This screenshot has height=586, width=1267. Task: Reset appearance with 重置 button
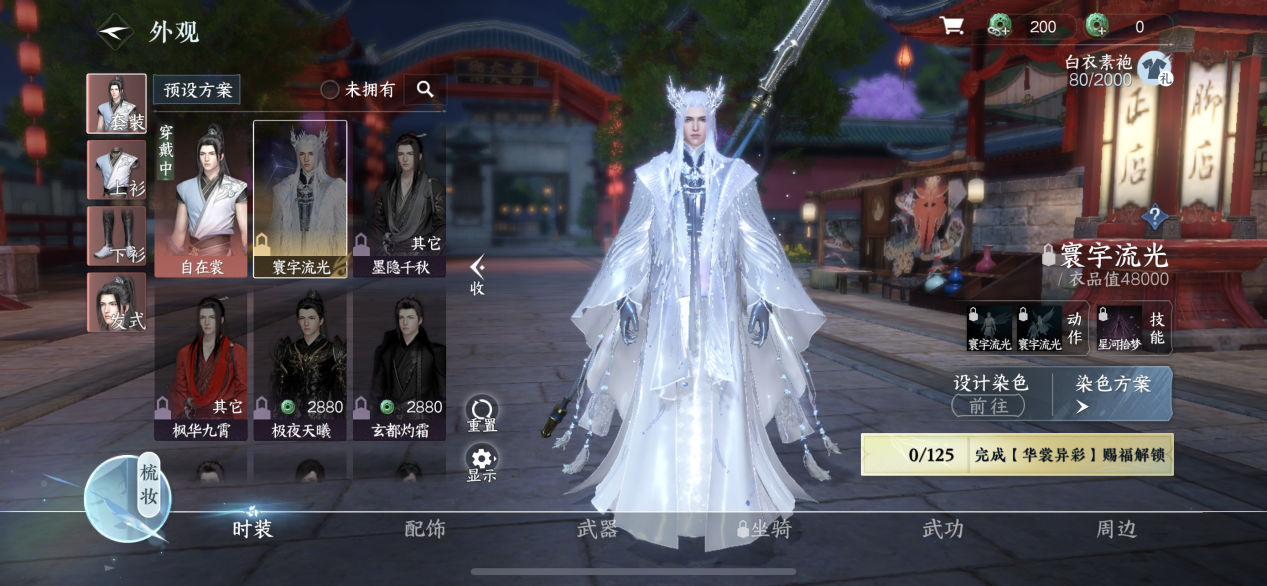coord(482,413)
